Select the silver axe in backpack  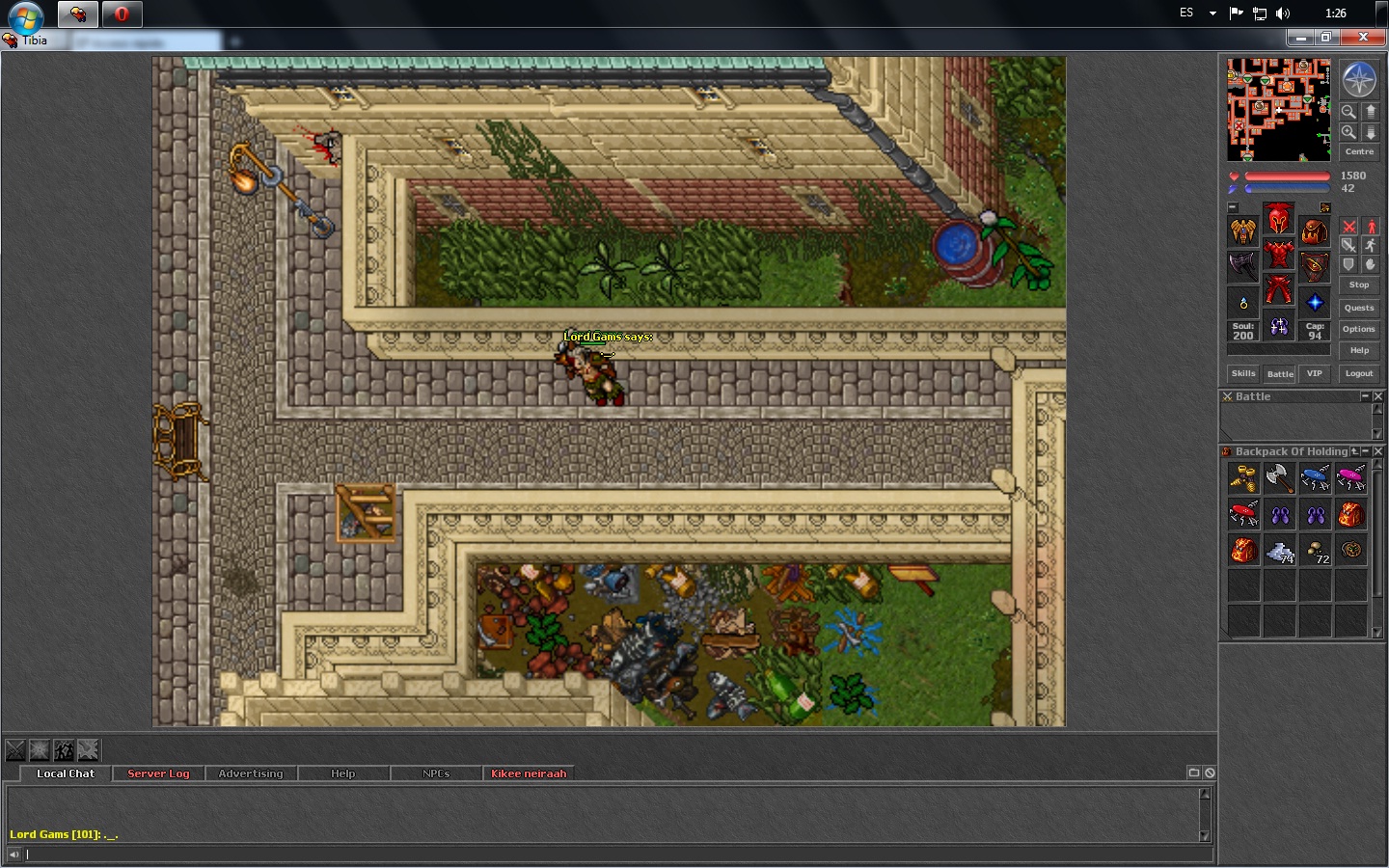(1279, 477)
